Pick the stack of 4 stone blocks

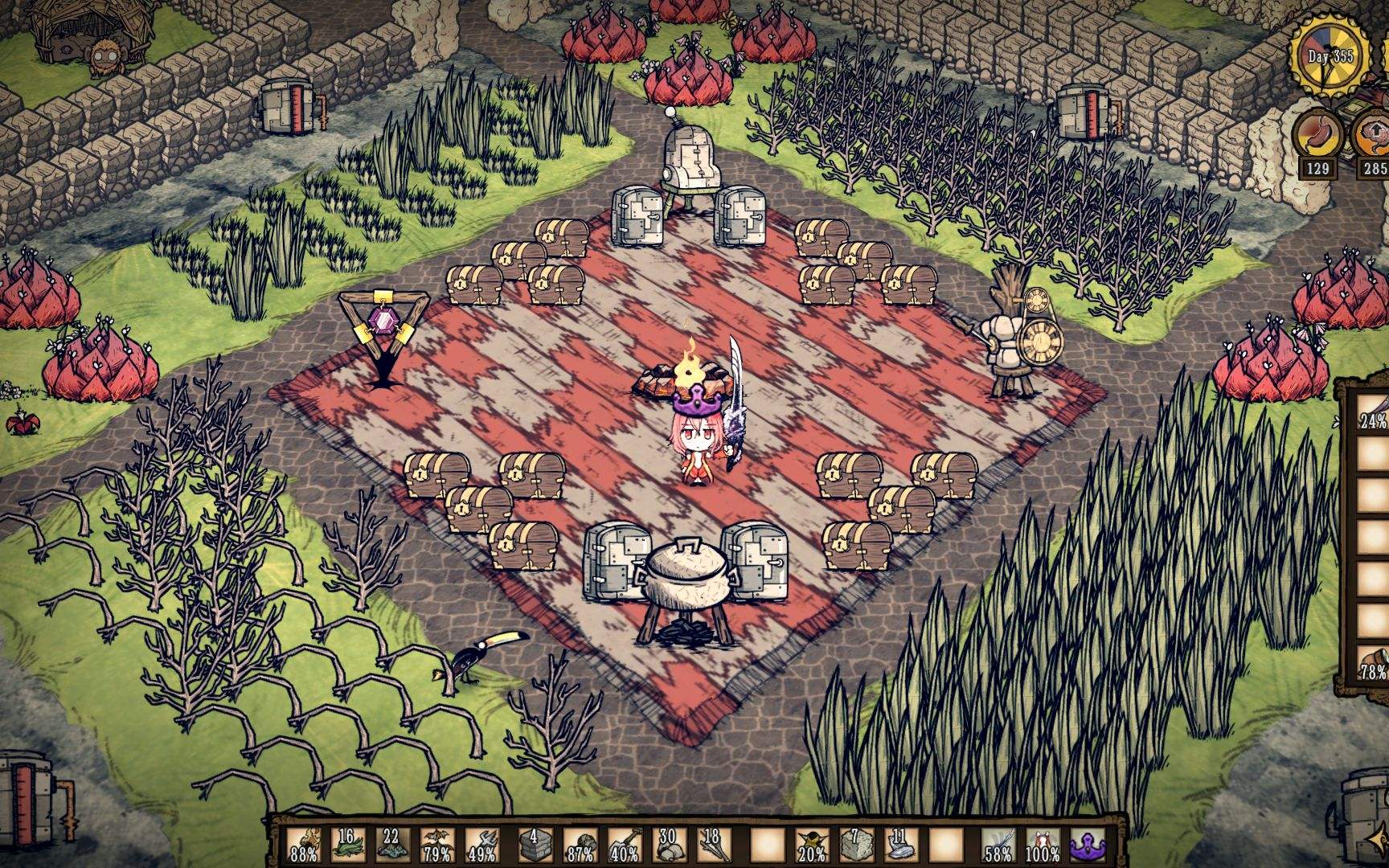click(529, 844)
